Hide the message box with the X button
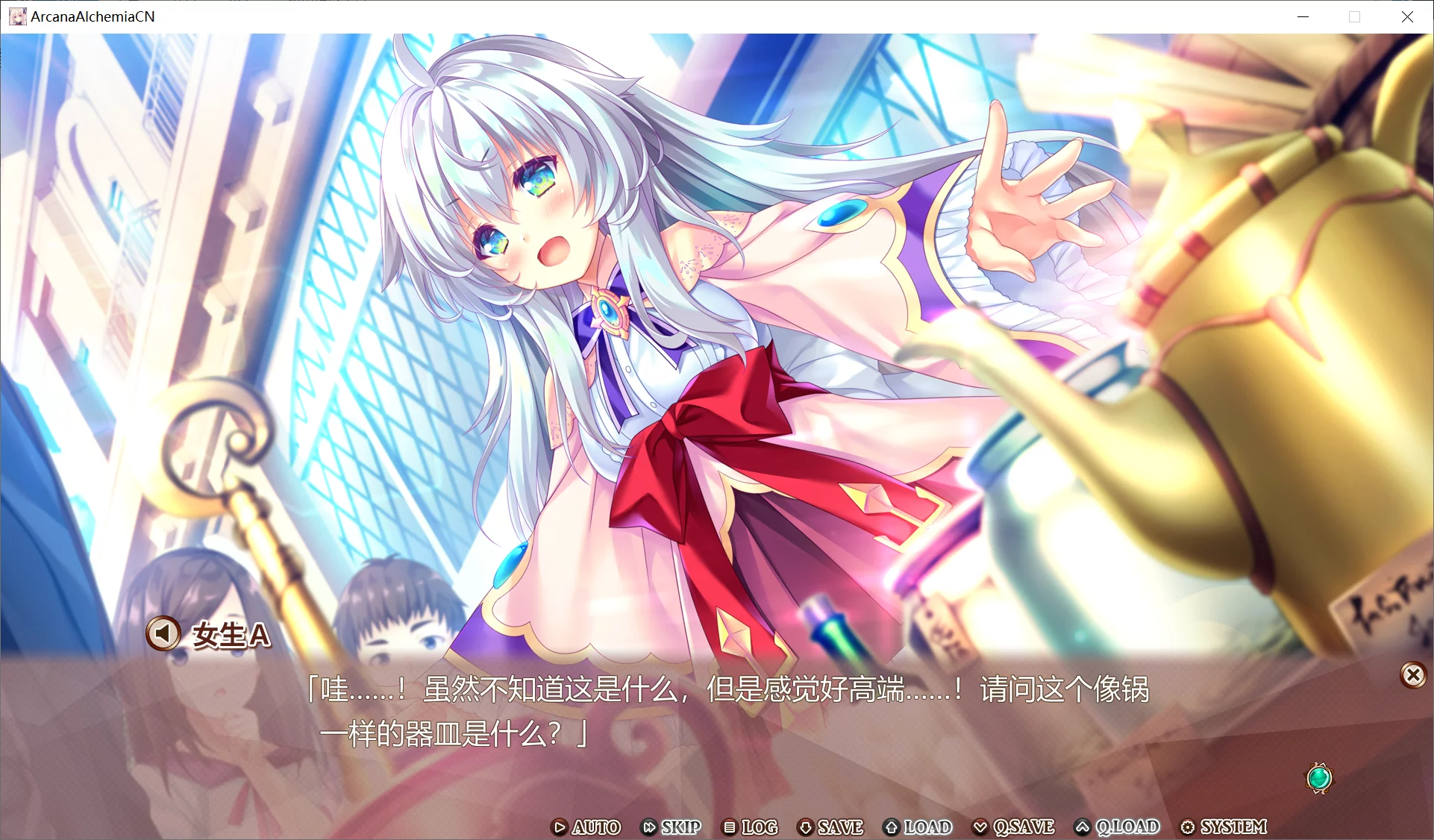1434x840 pixels. coord(1413,675)
